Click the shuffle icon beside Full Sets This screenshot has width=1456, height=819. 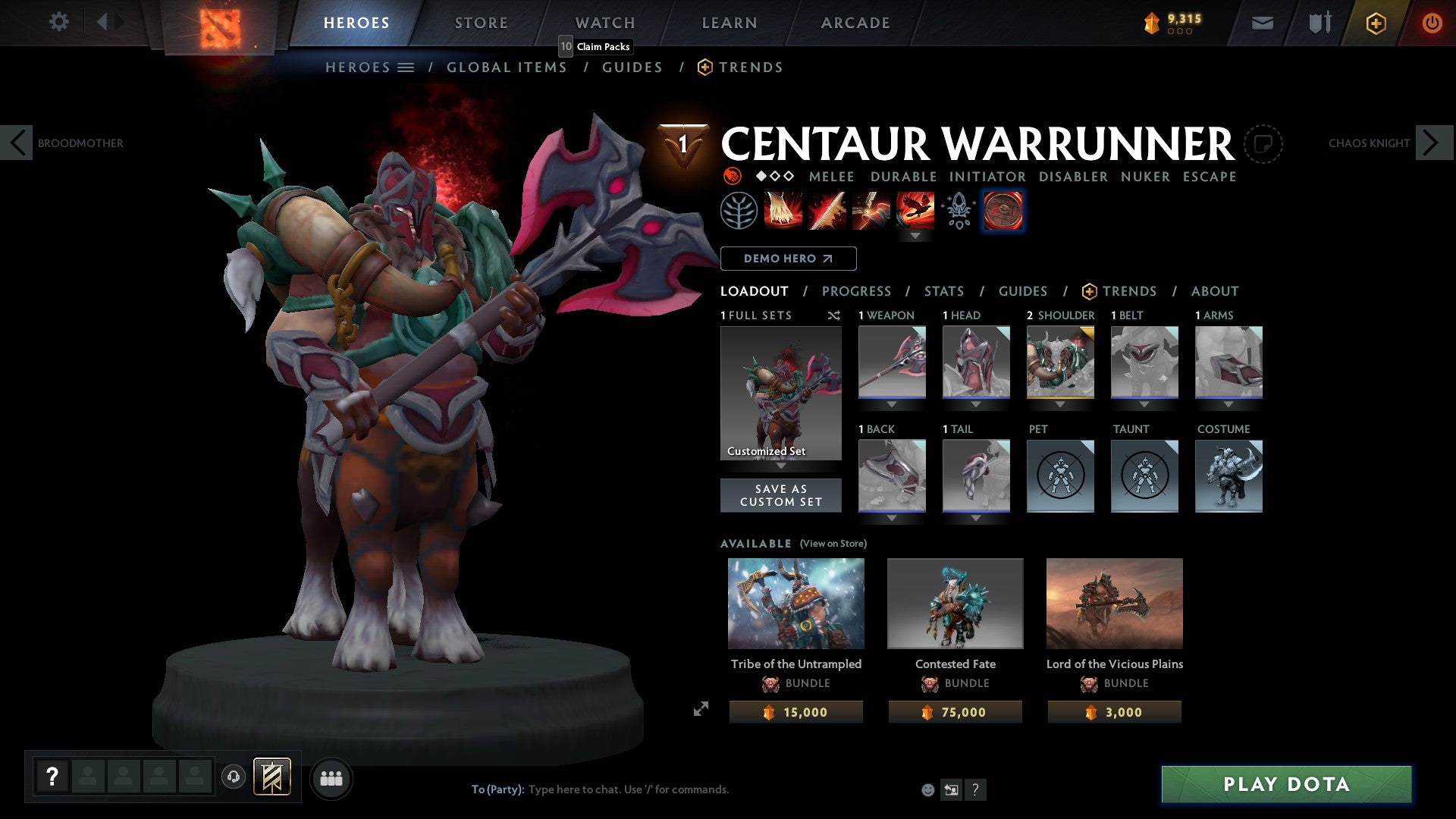coord(834,315)
